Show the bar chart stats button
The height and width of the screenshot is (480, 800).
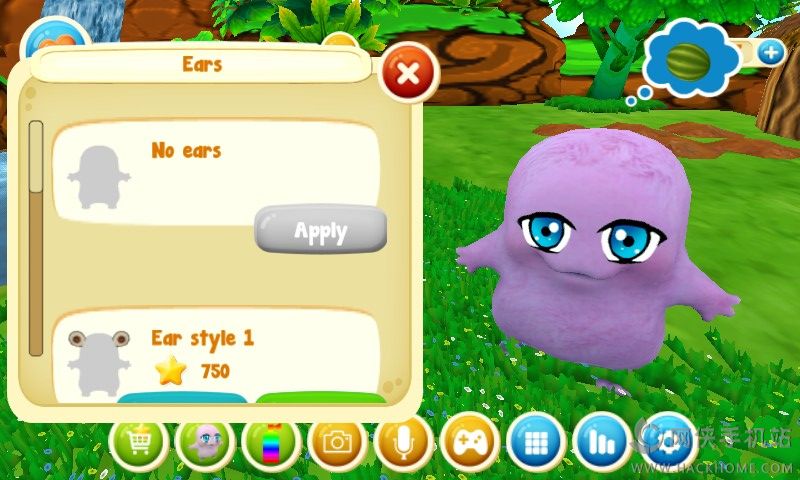(x=603, y=443)
